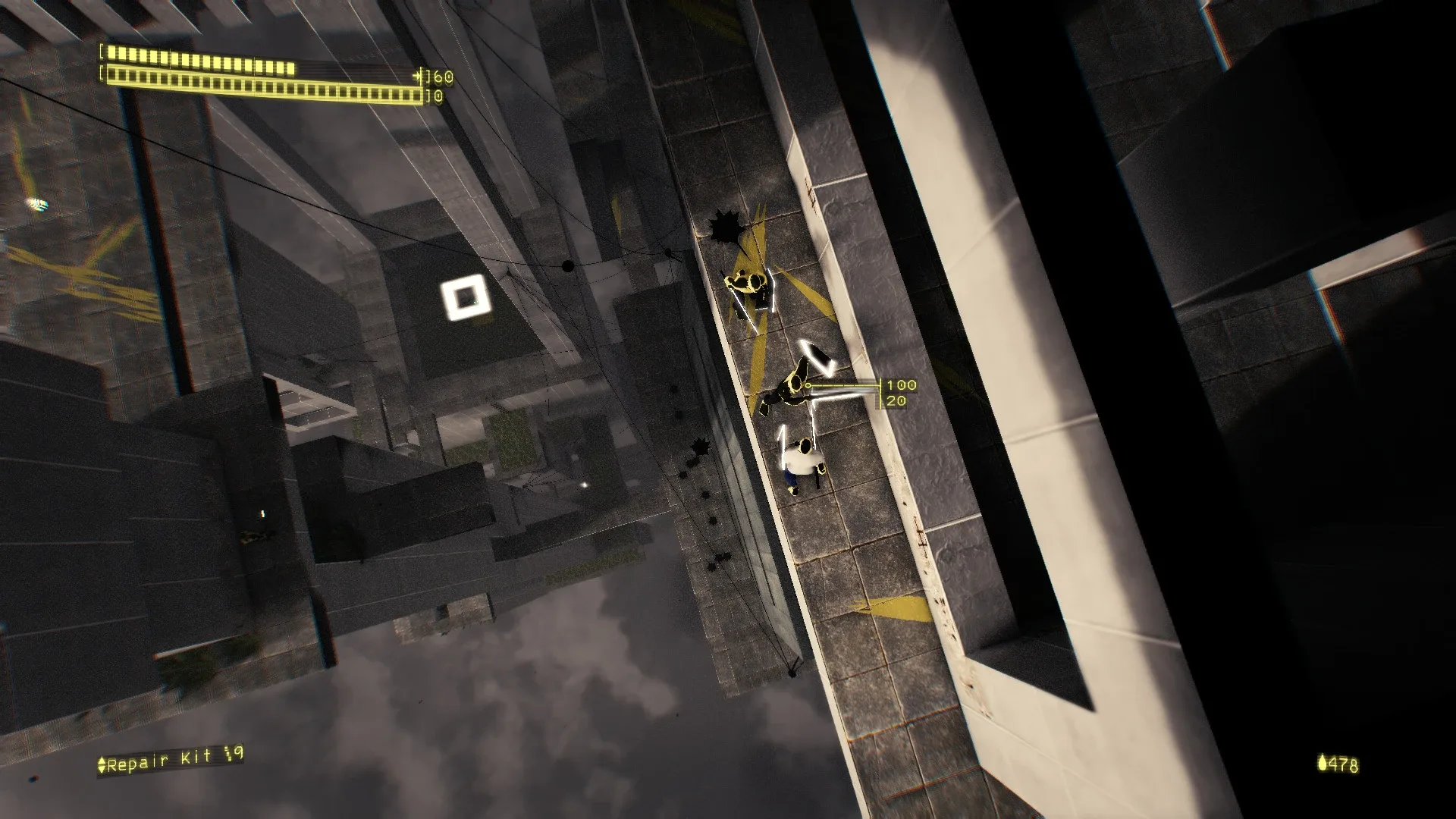
Task: Click the hexagon icon after the 0 counter
Action: point(439,96)
